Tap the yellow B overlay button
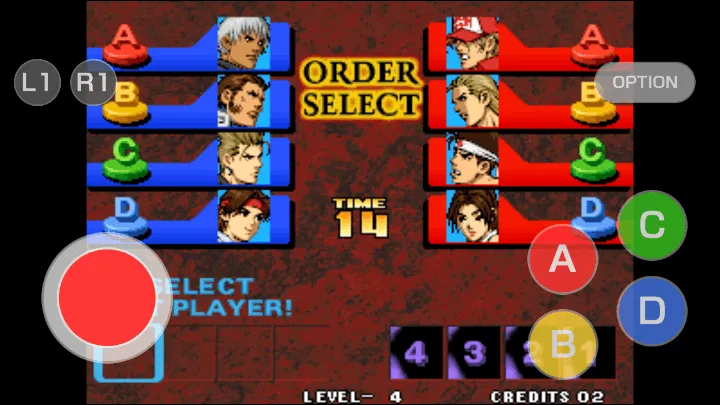 [x=563, y=345]
